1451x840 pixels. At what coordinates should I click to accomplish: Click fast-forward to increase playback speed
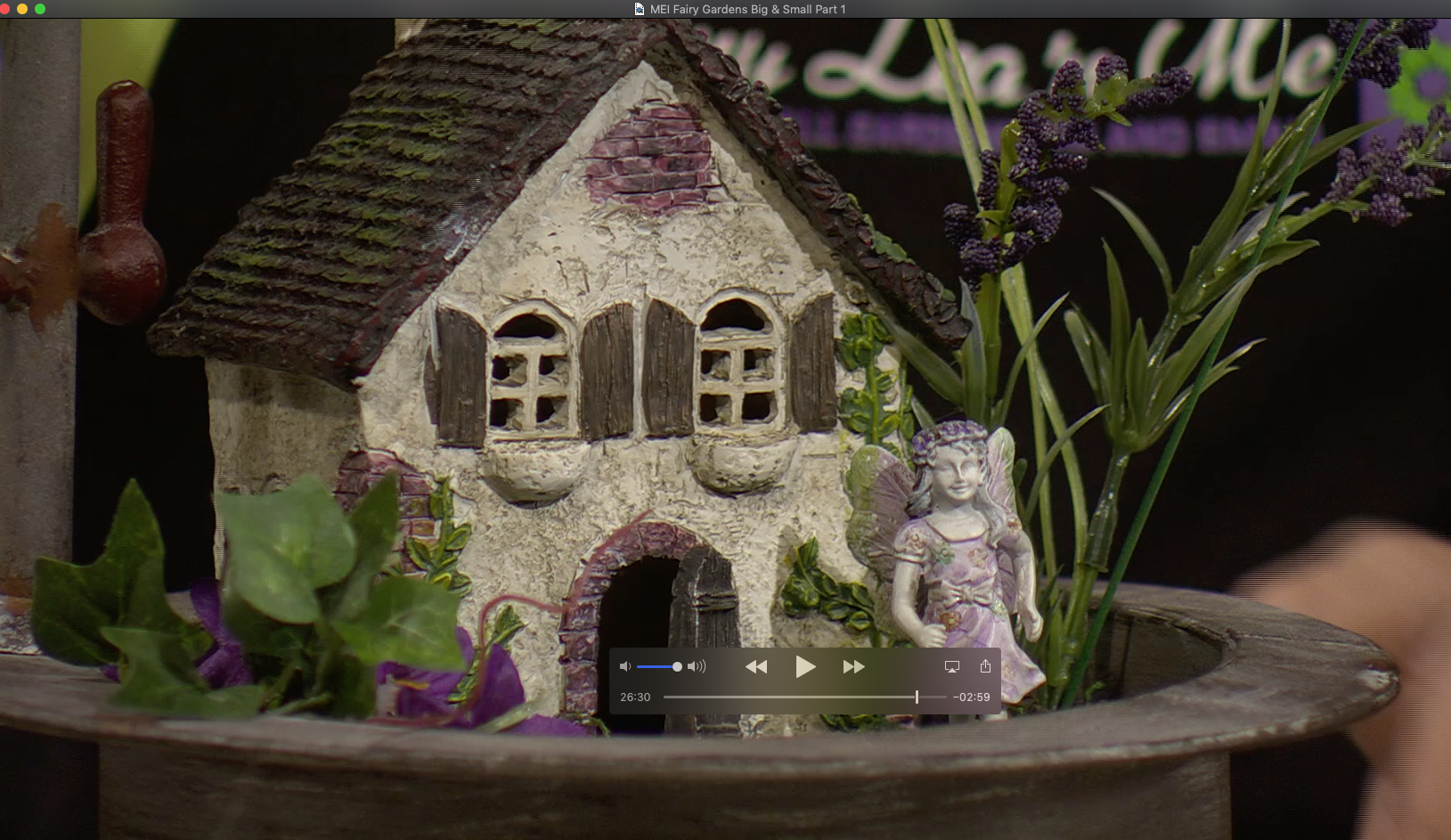click(x=854, y=666)
